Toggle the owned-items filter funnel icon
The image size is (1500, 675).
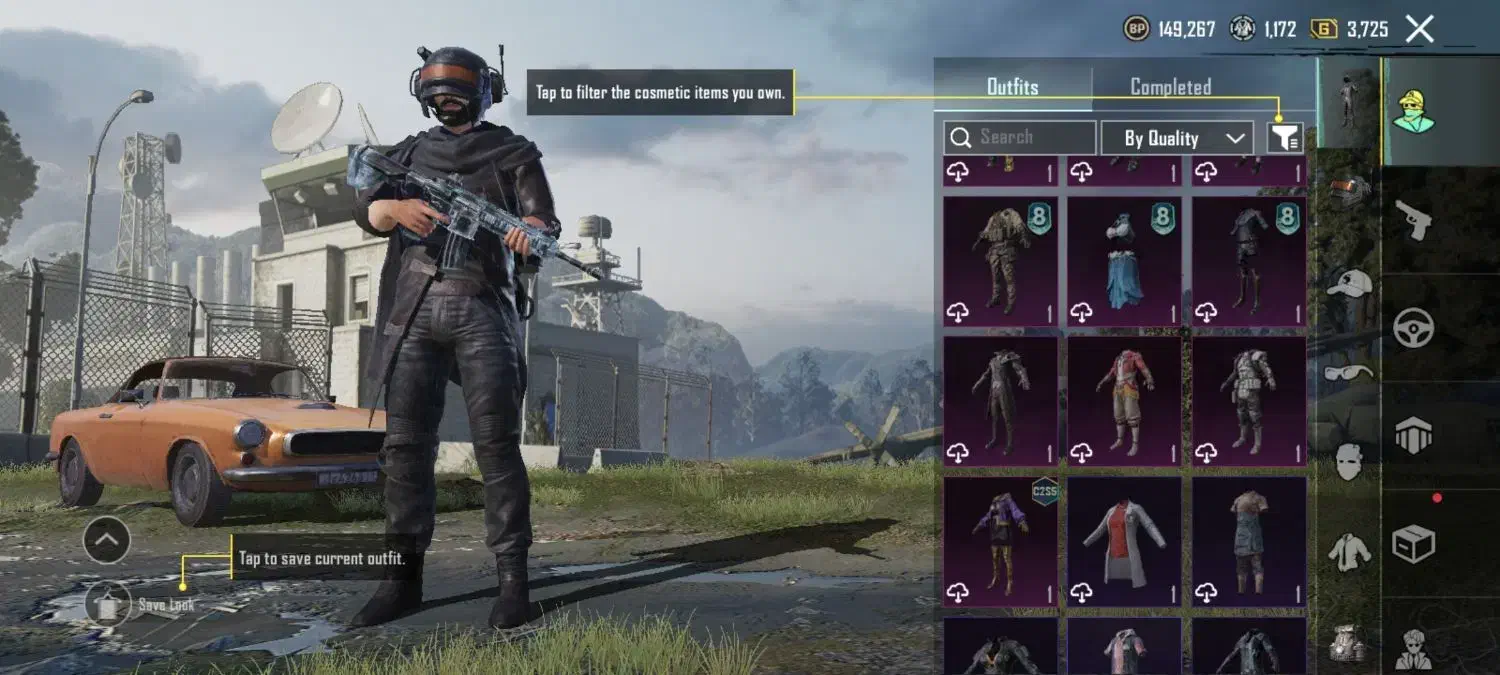tap(1285, 138)
